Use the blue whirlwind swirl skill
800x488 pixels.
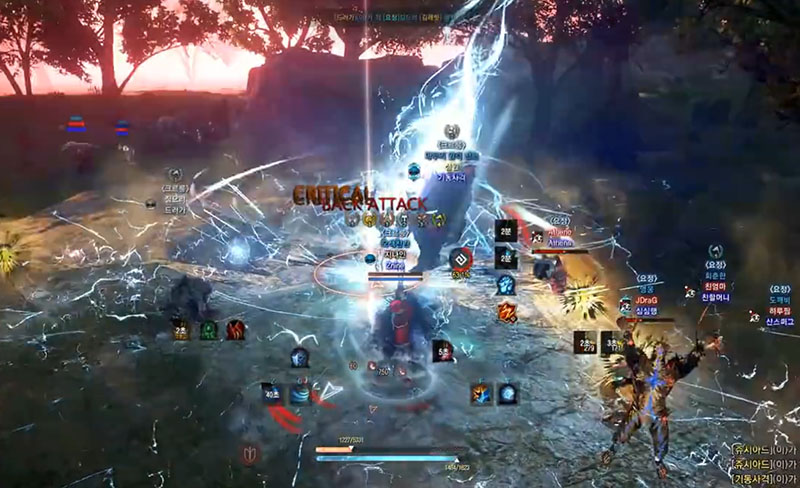[x=300, y=394]
